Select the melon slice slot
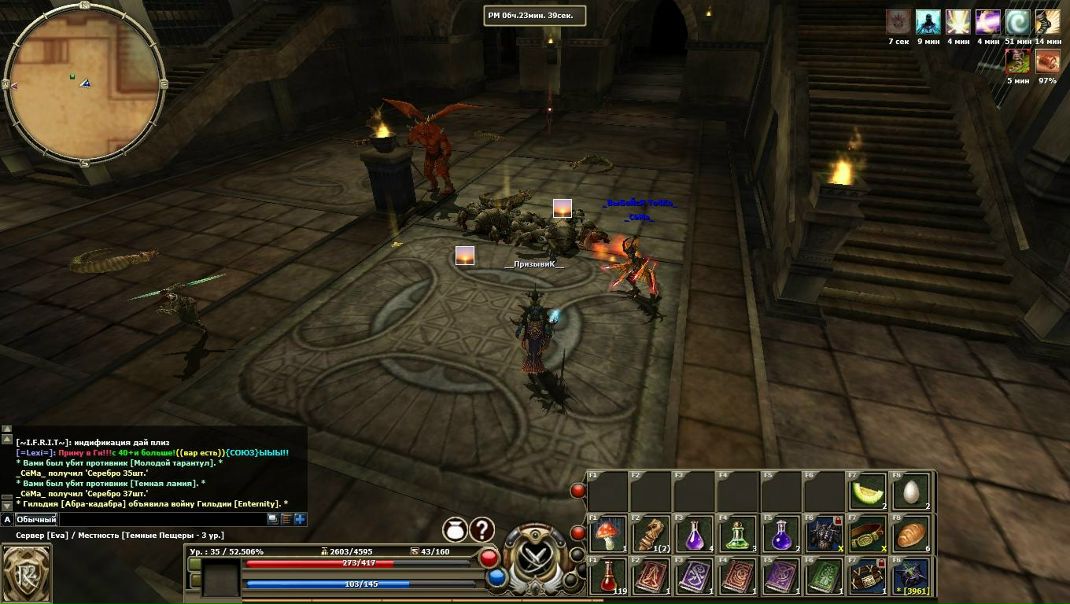This screenshot has height=604, width=1070. point(867,491)
